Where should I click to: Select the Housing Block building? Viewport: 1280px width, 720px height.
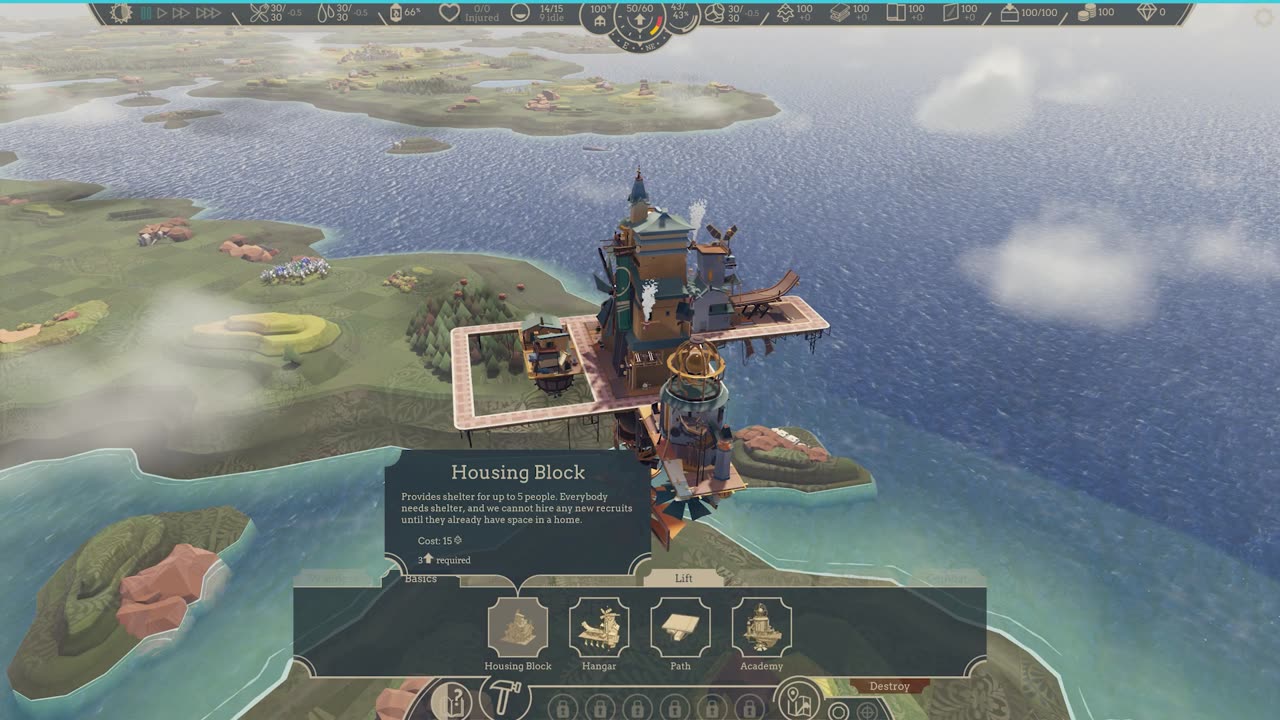click(518, 628)
